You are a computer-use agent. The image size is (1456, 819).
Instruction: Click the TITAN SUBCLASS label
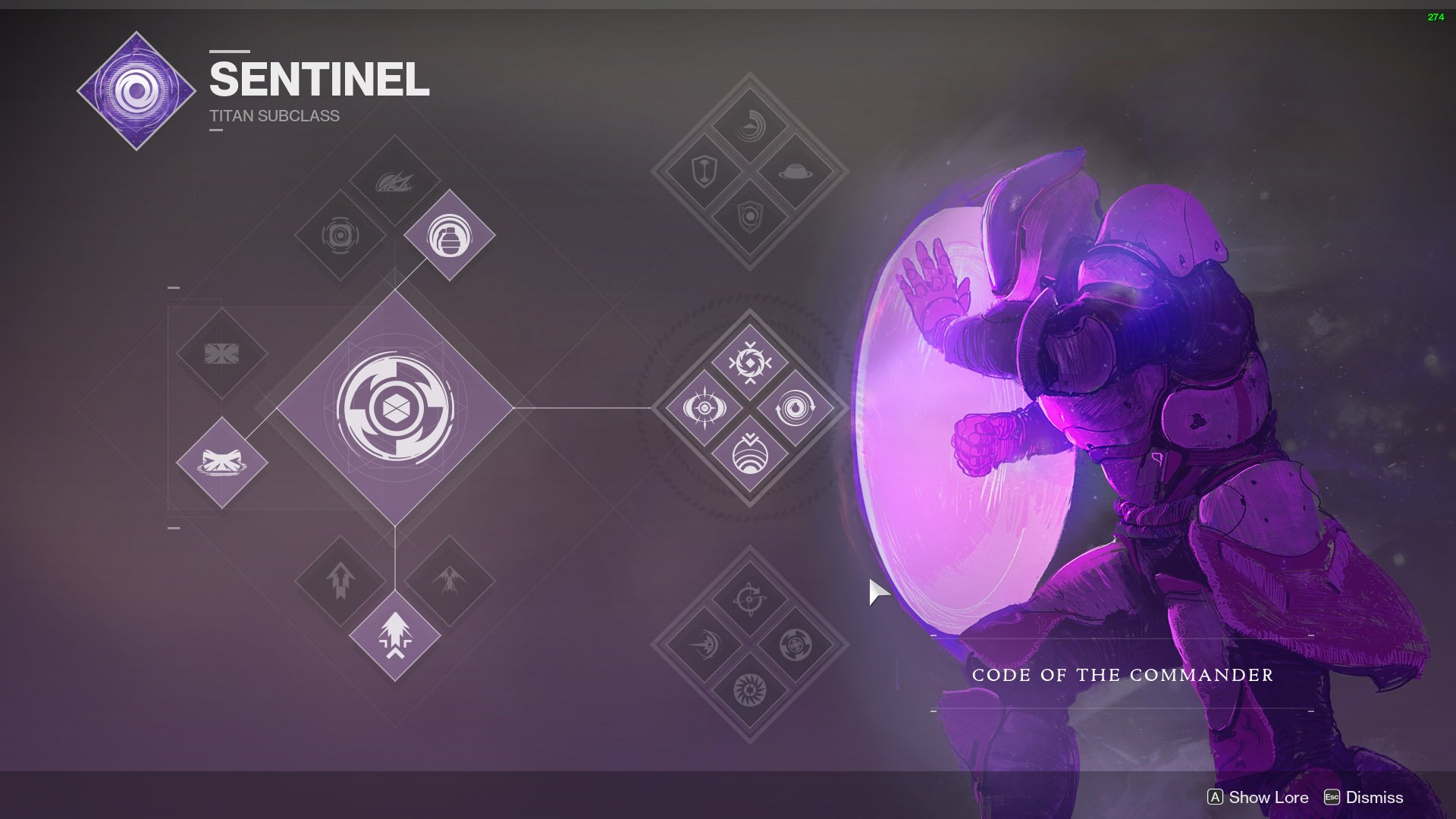(273, 116)
